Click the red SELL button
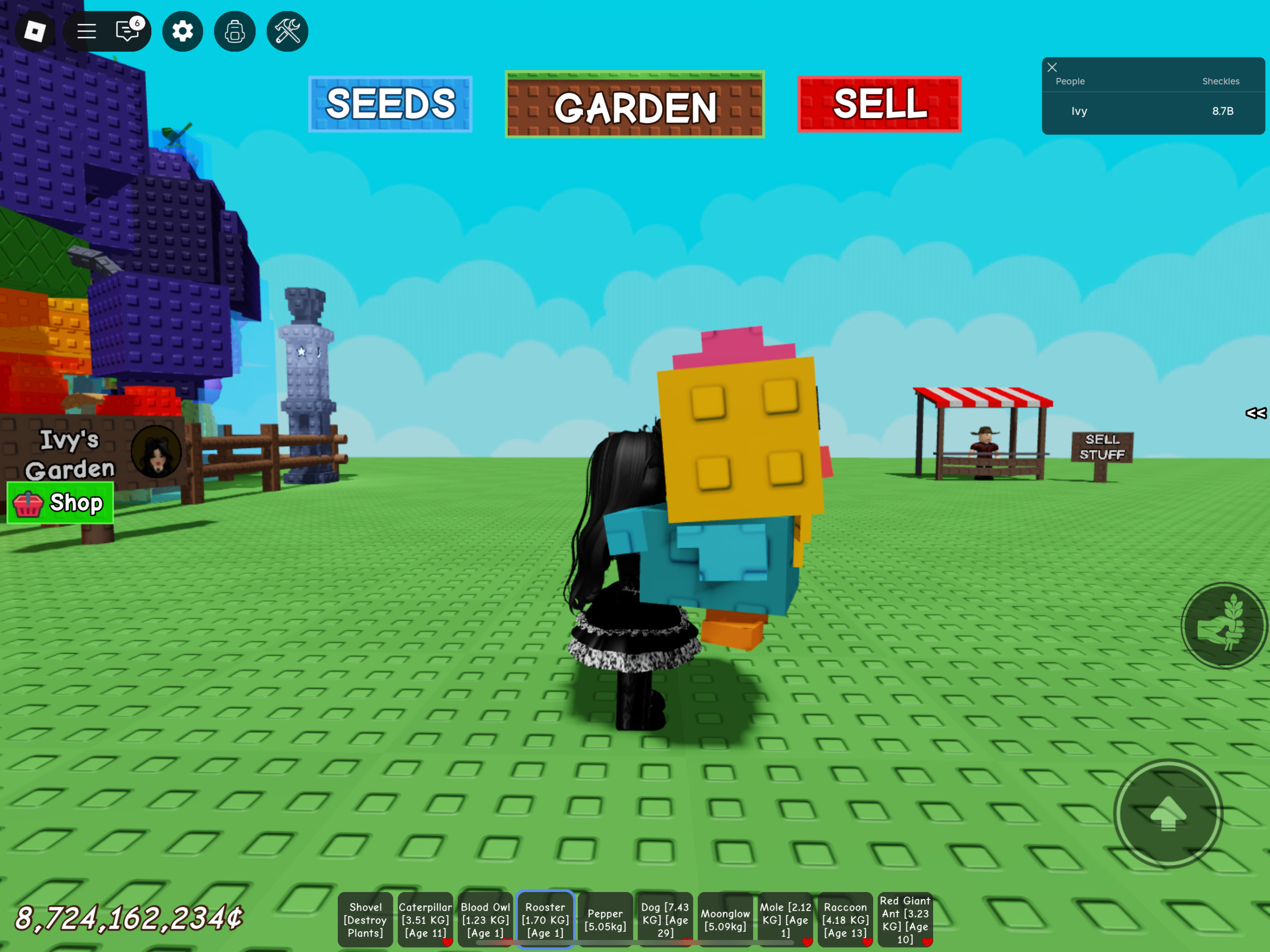The height and width of the screenshot is (952, 1270). (x=879, y=104)
